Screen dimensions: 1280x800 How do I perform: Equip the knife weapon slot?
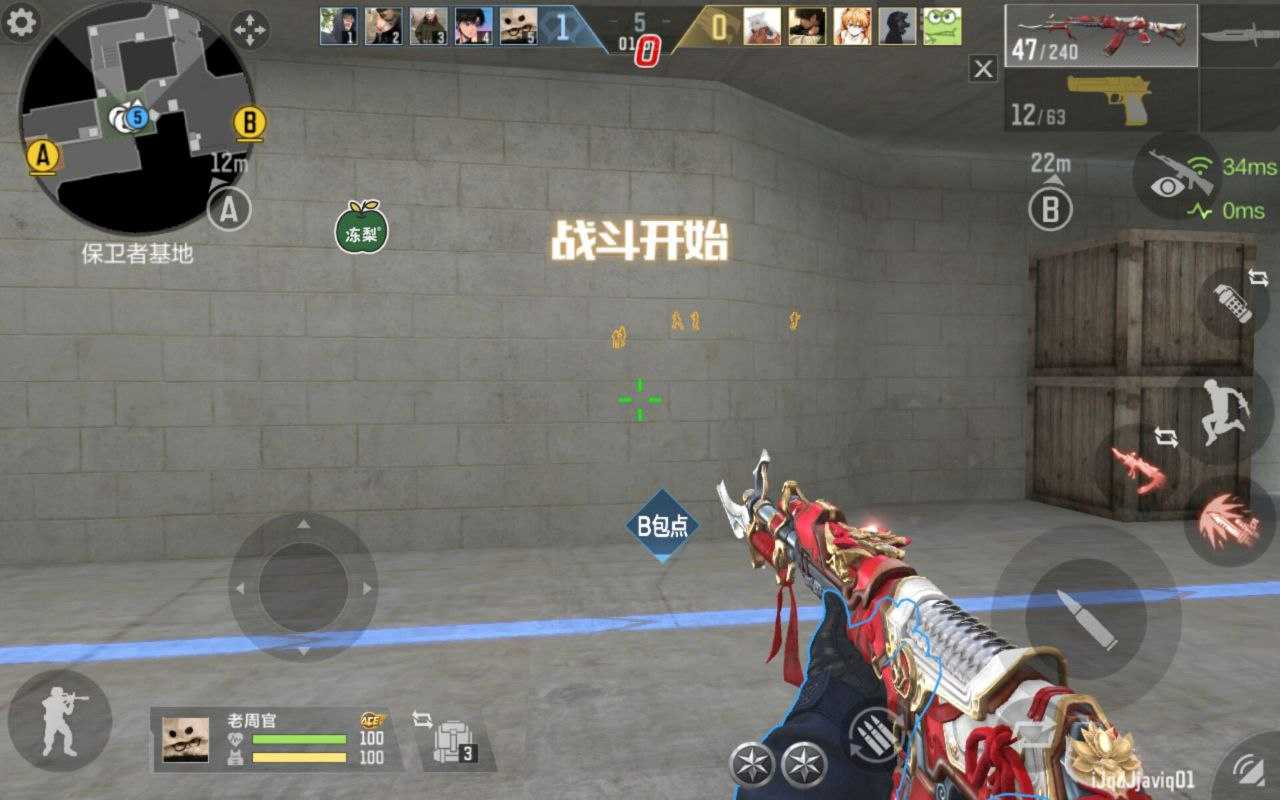pos(1240,35)
